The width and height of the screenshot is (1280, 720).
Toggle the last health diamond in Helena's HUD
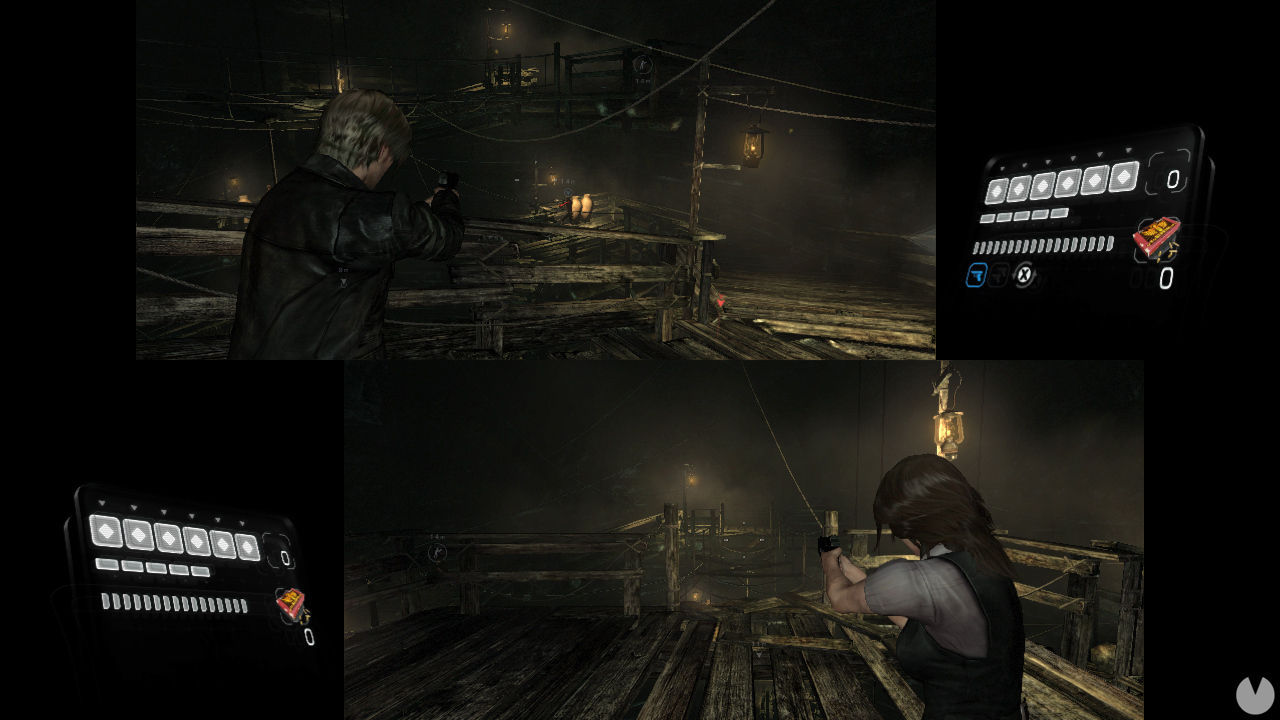247,547
